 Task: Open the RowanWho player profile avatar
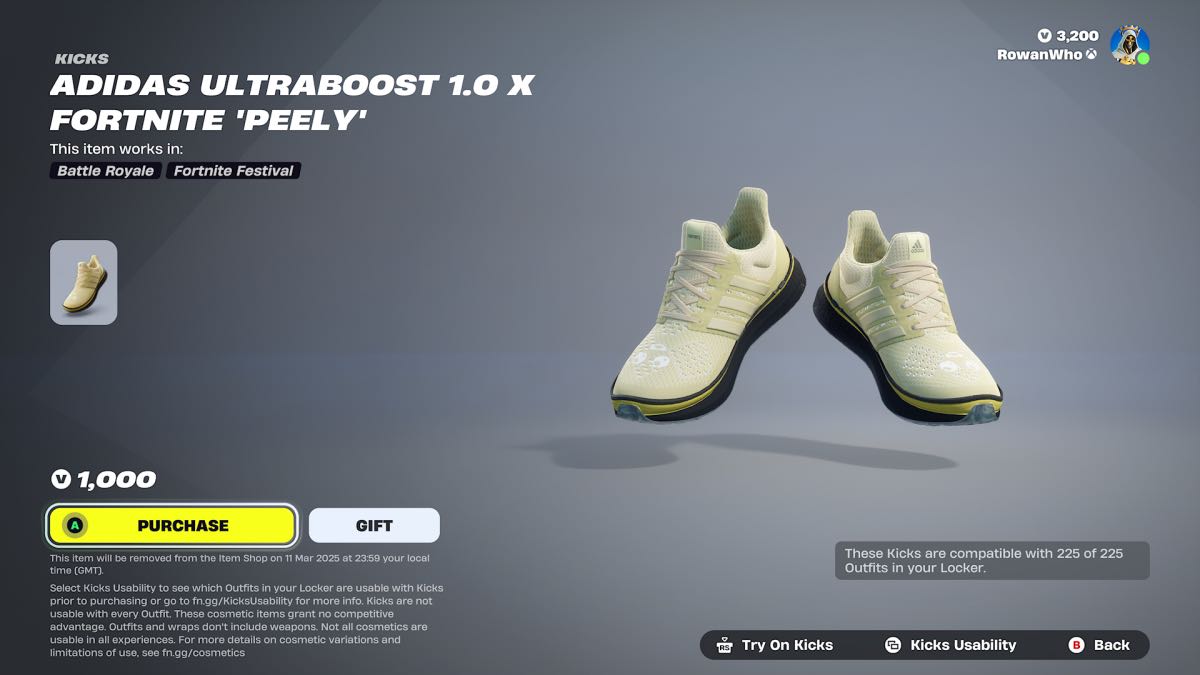point(1129,45)
